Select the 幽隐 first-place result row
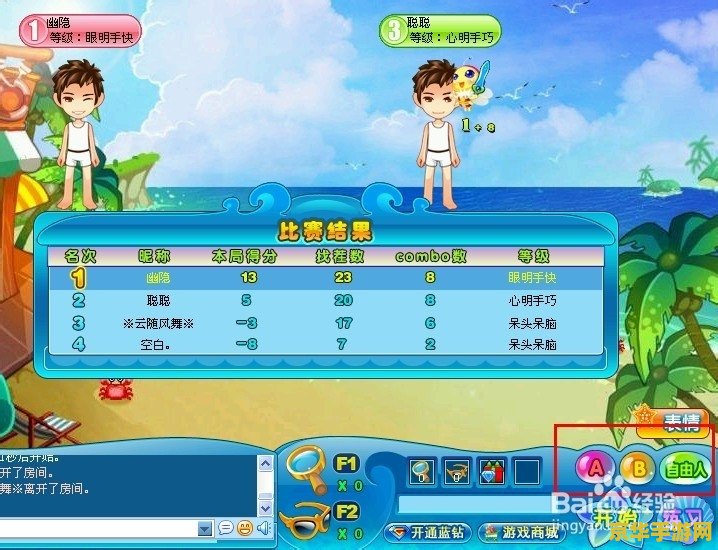This screenshot has width=718, height=550. point(326,278)
